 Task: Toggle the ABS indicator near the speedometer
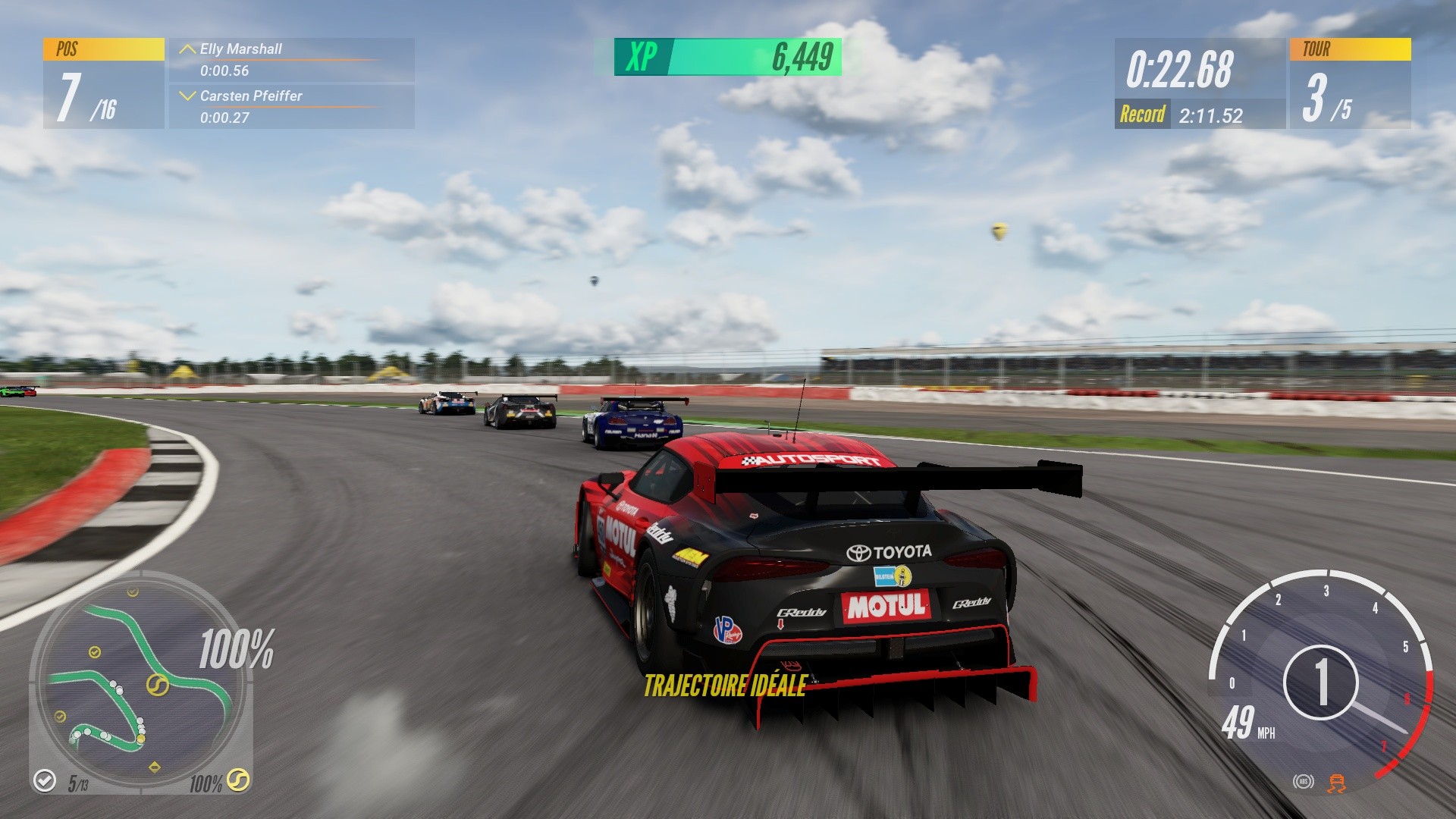[1304, 782]
